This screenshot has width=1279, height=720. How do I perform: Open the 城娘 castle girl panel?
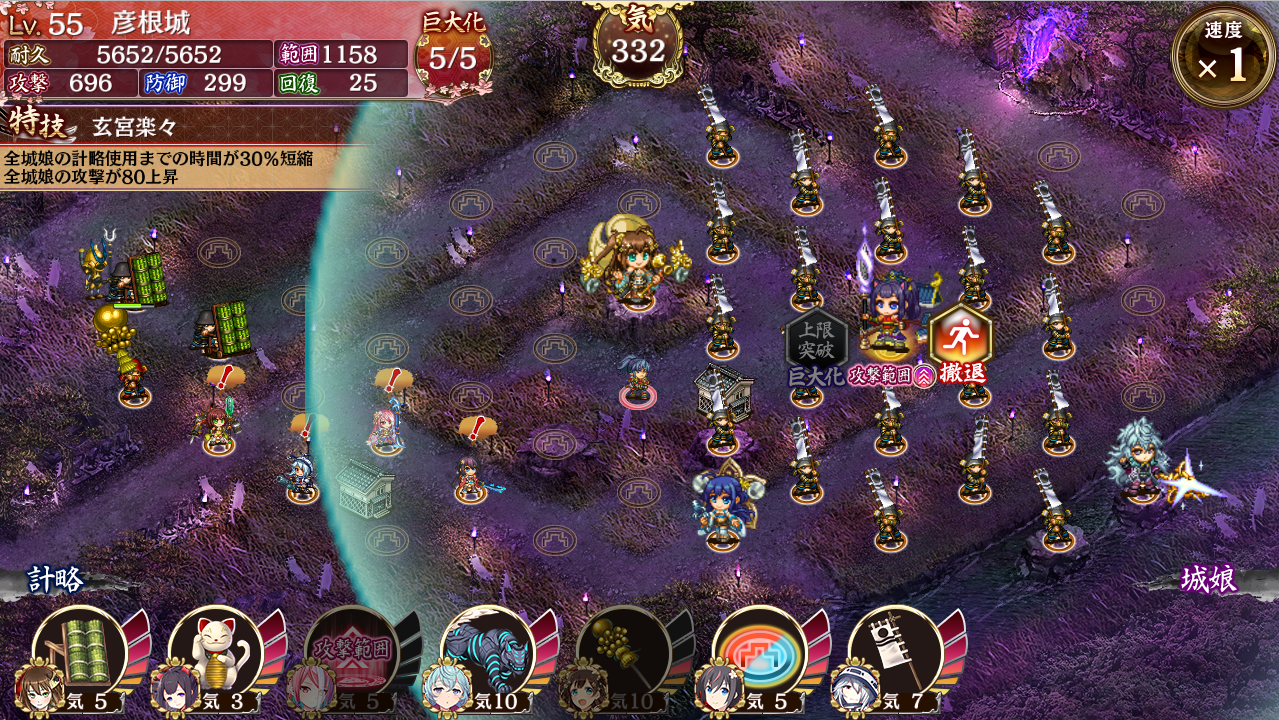click(1207, 581)
